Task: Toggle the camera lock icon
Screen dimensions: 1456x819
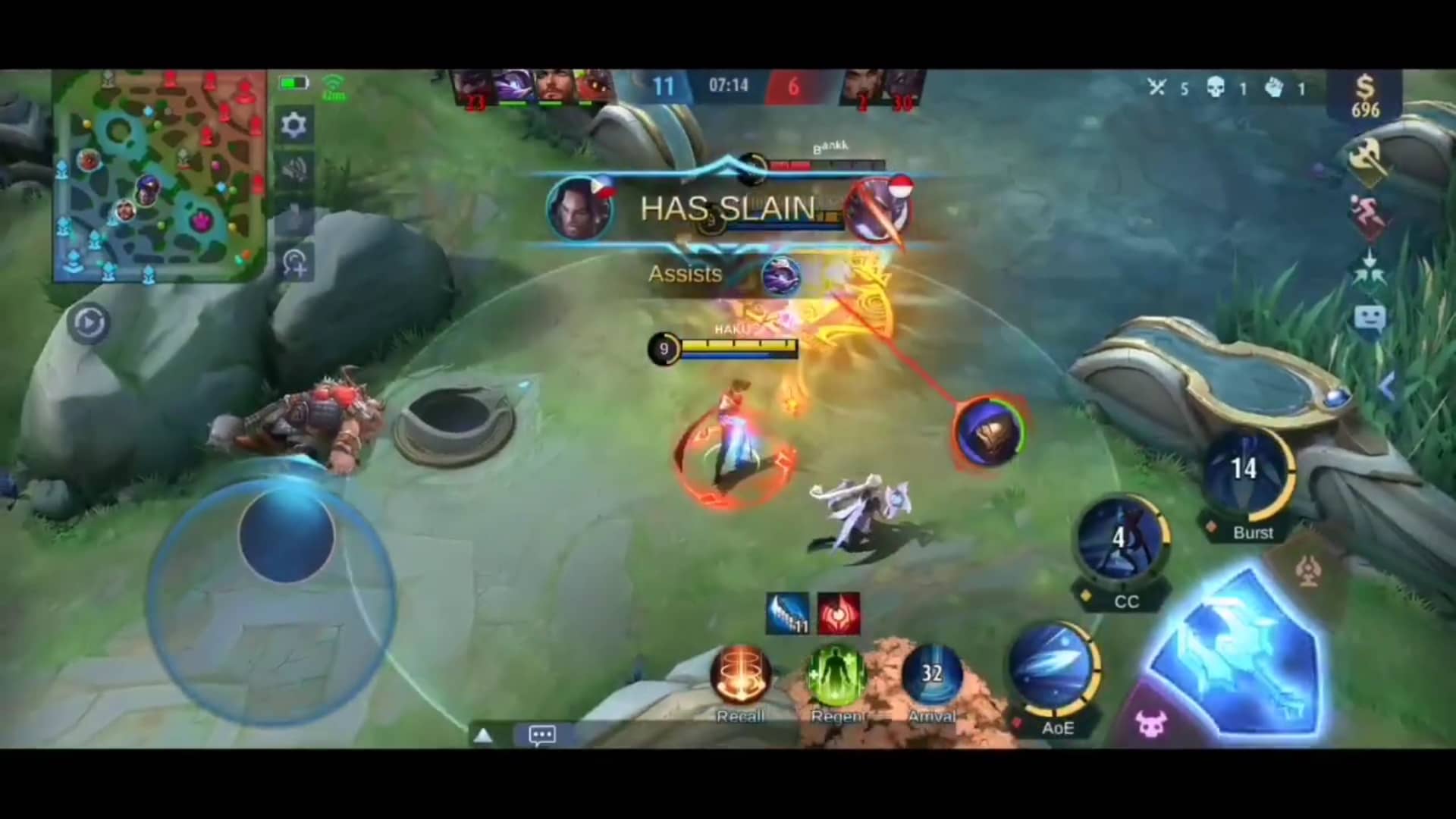Action: (295, 263)
